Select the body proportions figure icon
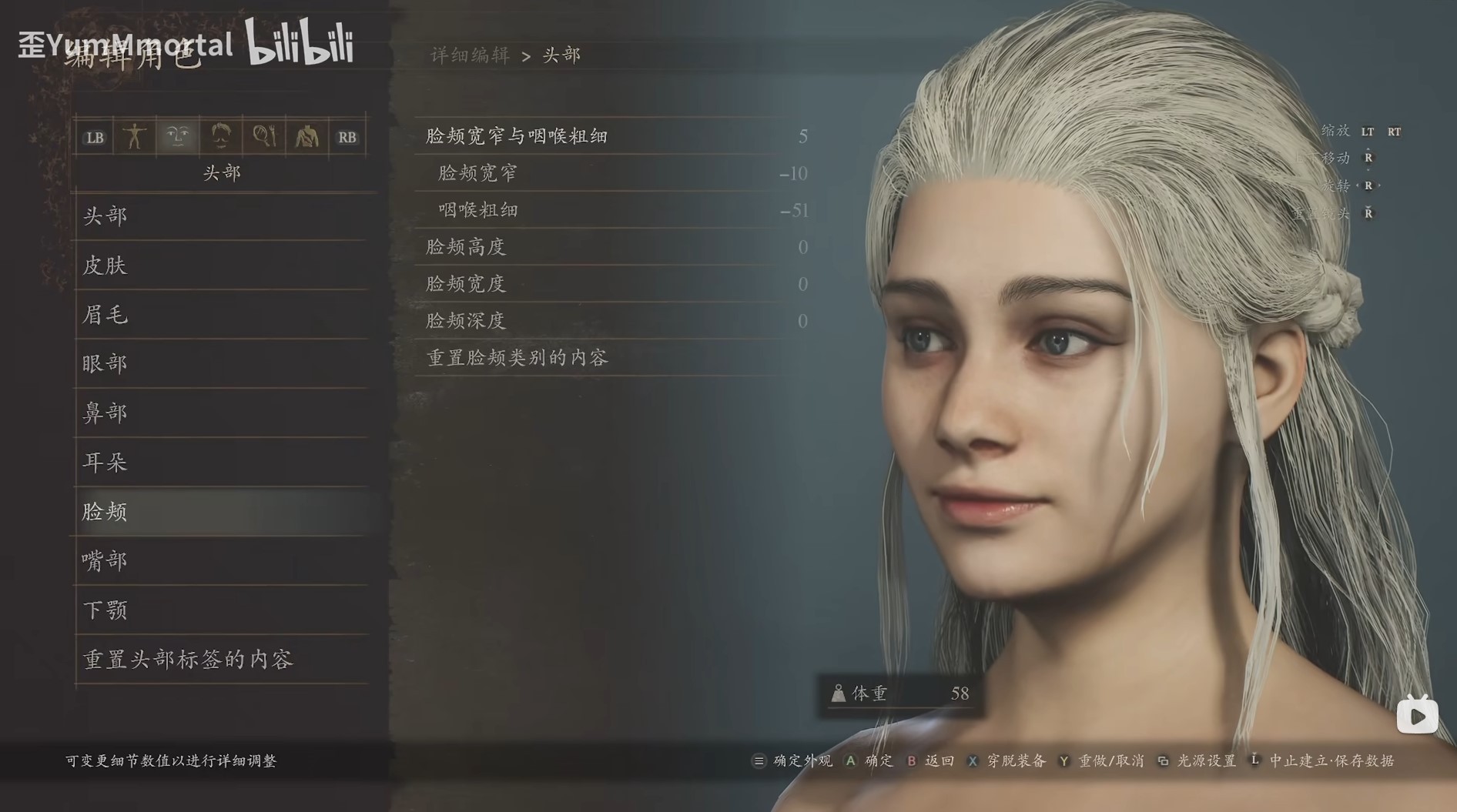 coord(136,137)
